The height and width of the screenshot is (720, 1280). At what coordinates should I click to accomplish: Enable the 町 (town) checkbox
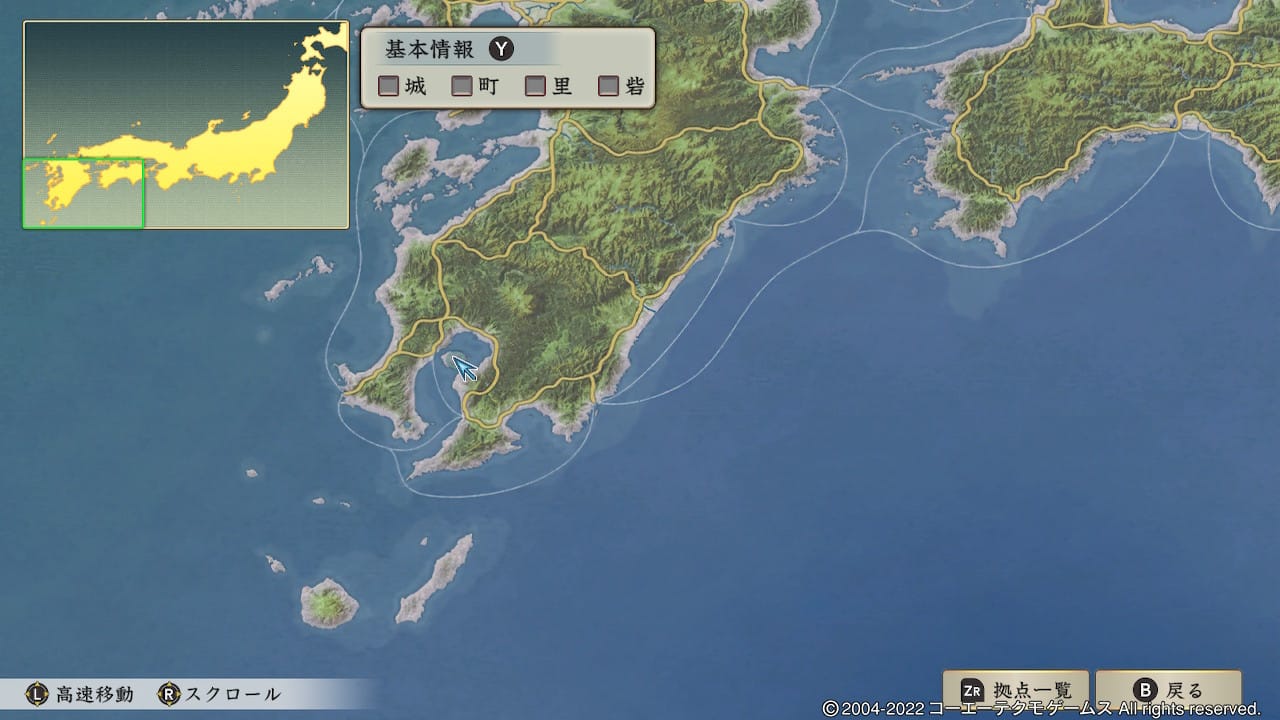pos(463,86)
